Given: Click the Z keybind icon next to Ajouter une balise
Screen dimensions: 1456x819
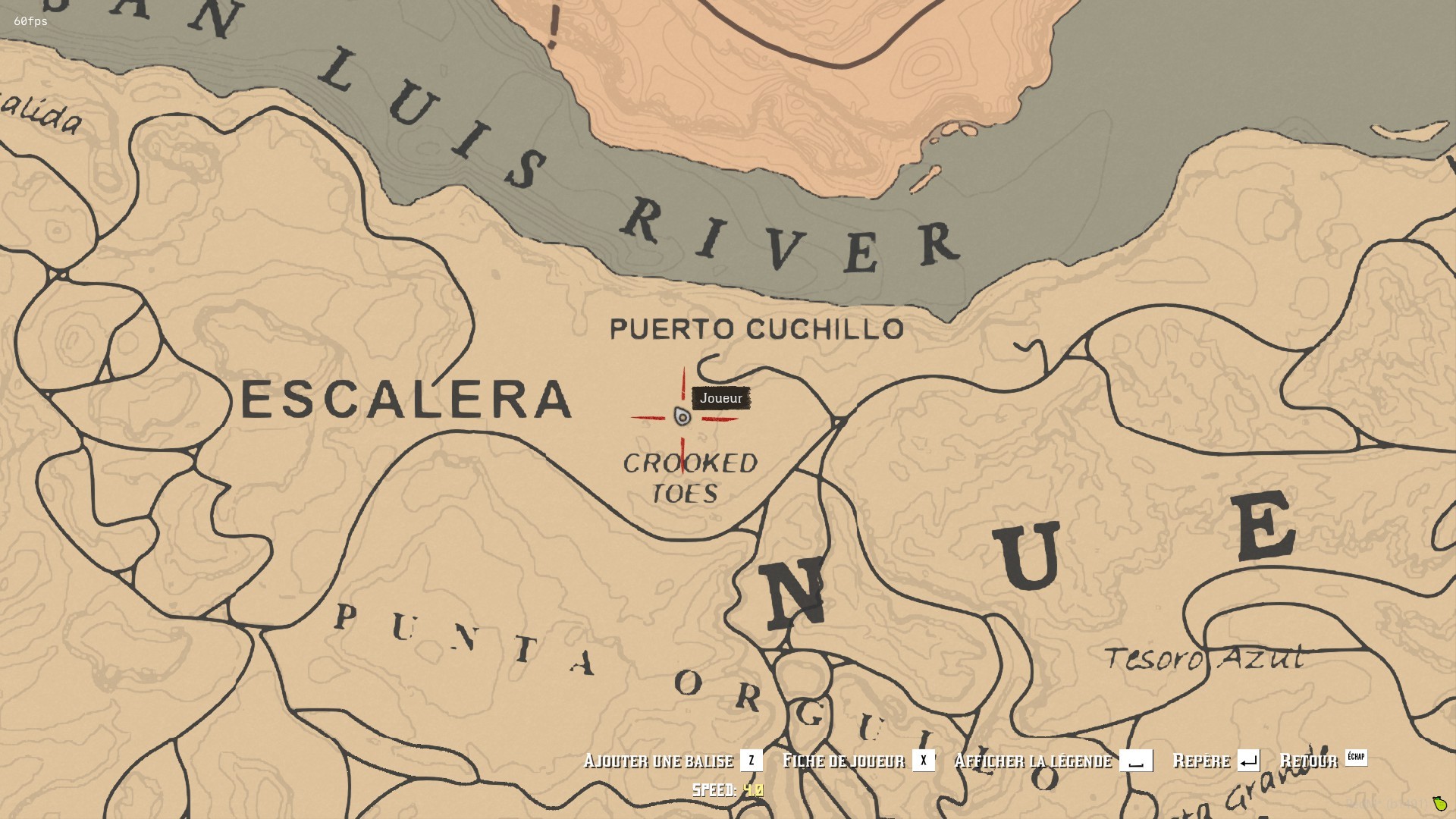Looking at the screenshot, I should pos(751,761).
